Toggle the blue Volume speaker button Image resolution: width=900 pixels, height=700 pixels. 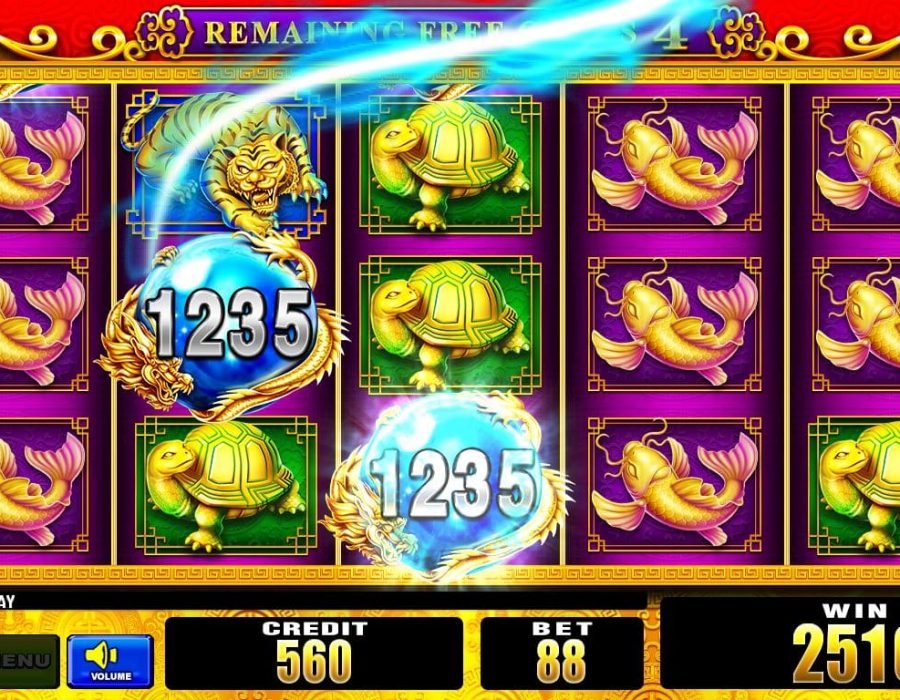pyautogui.click(x=110, y=659)
